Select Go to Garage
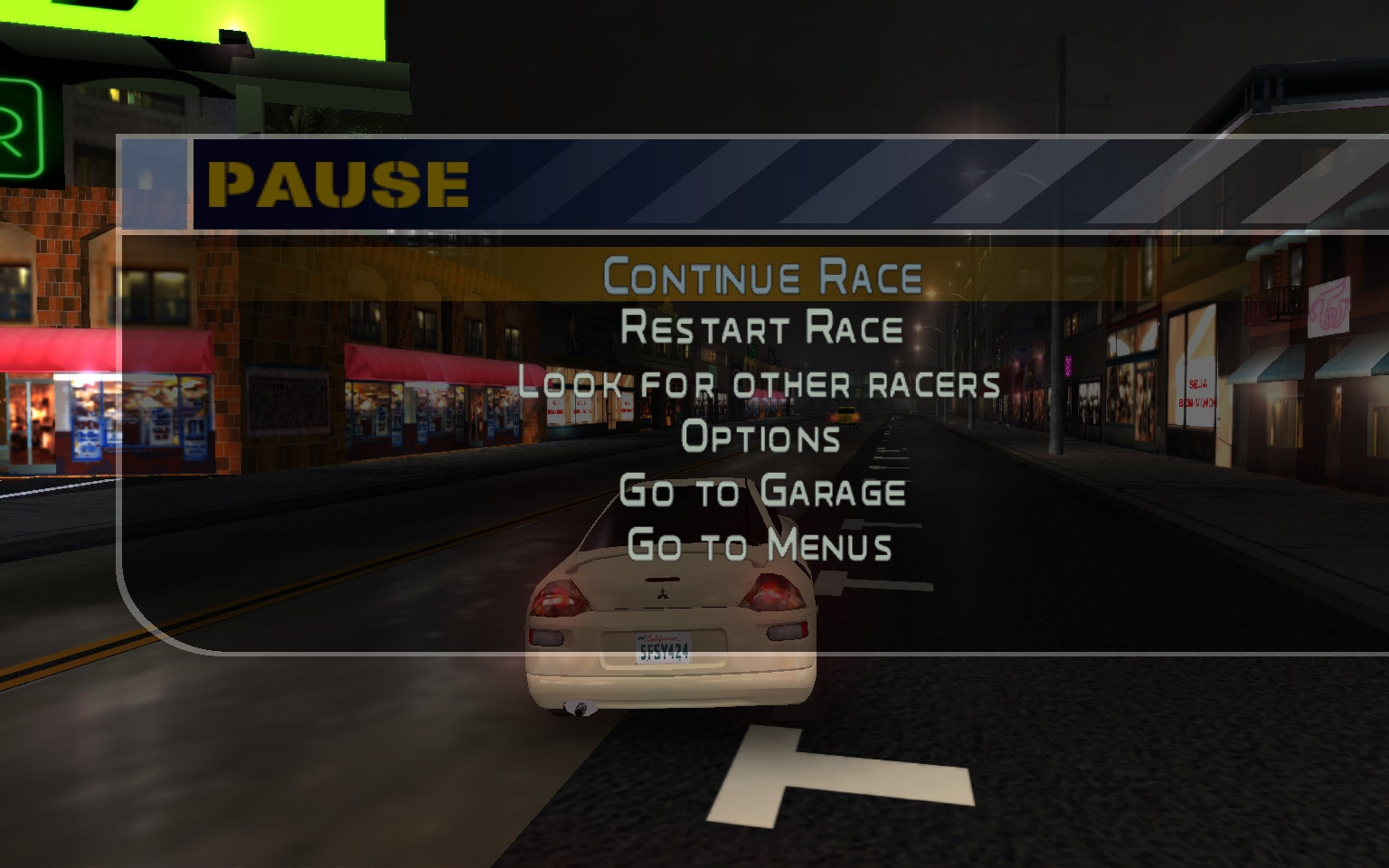Screen dimensions: 1389x868 point(762,491)
